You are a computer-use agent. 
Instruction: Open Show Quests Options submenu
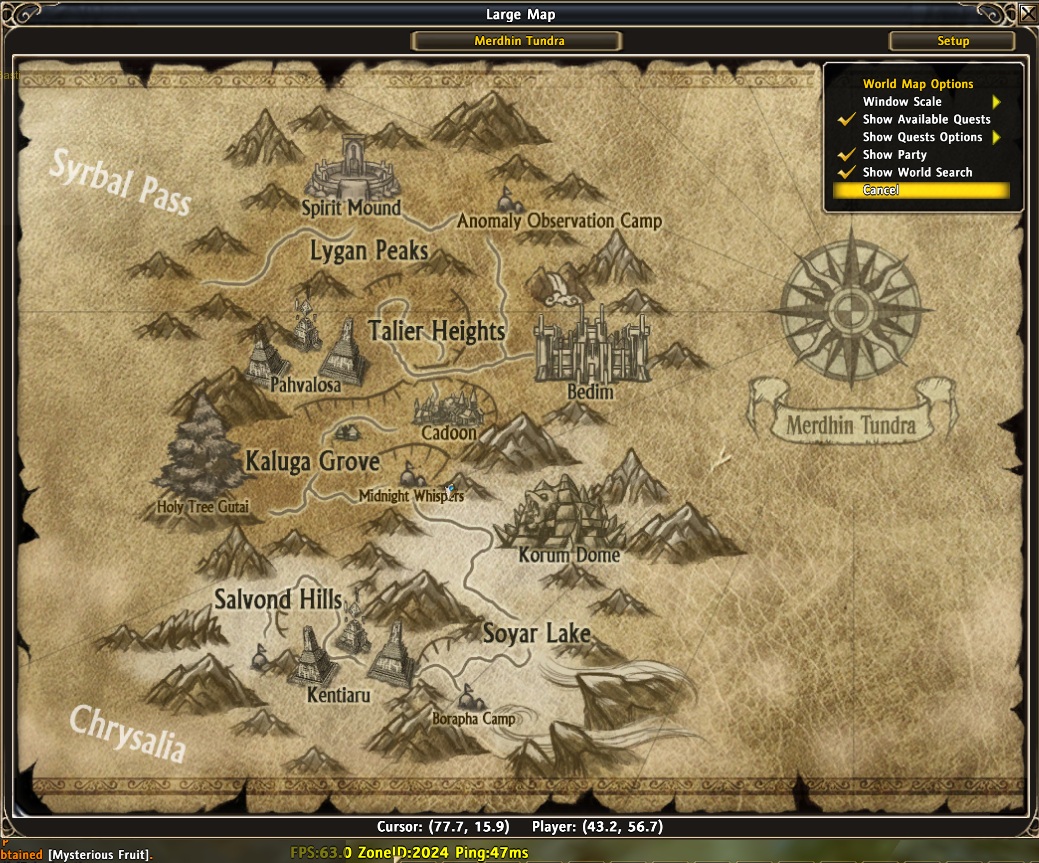[923, 137]
